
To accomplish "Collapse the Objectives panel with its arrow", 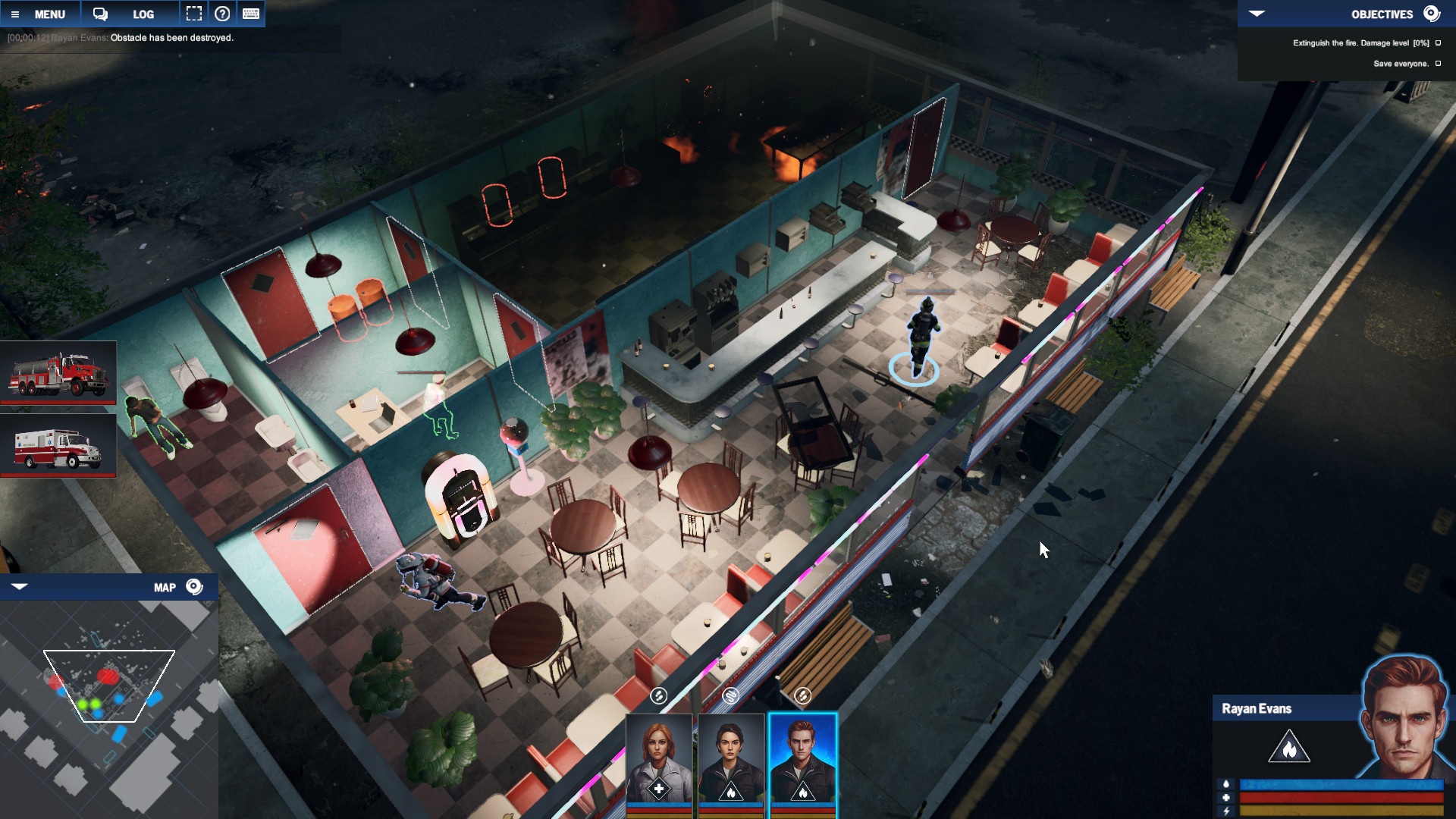I will click(x=1257, y=13).
